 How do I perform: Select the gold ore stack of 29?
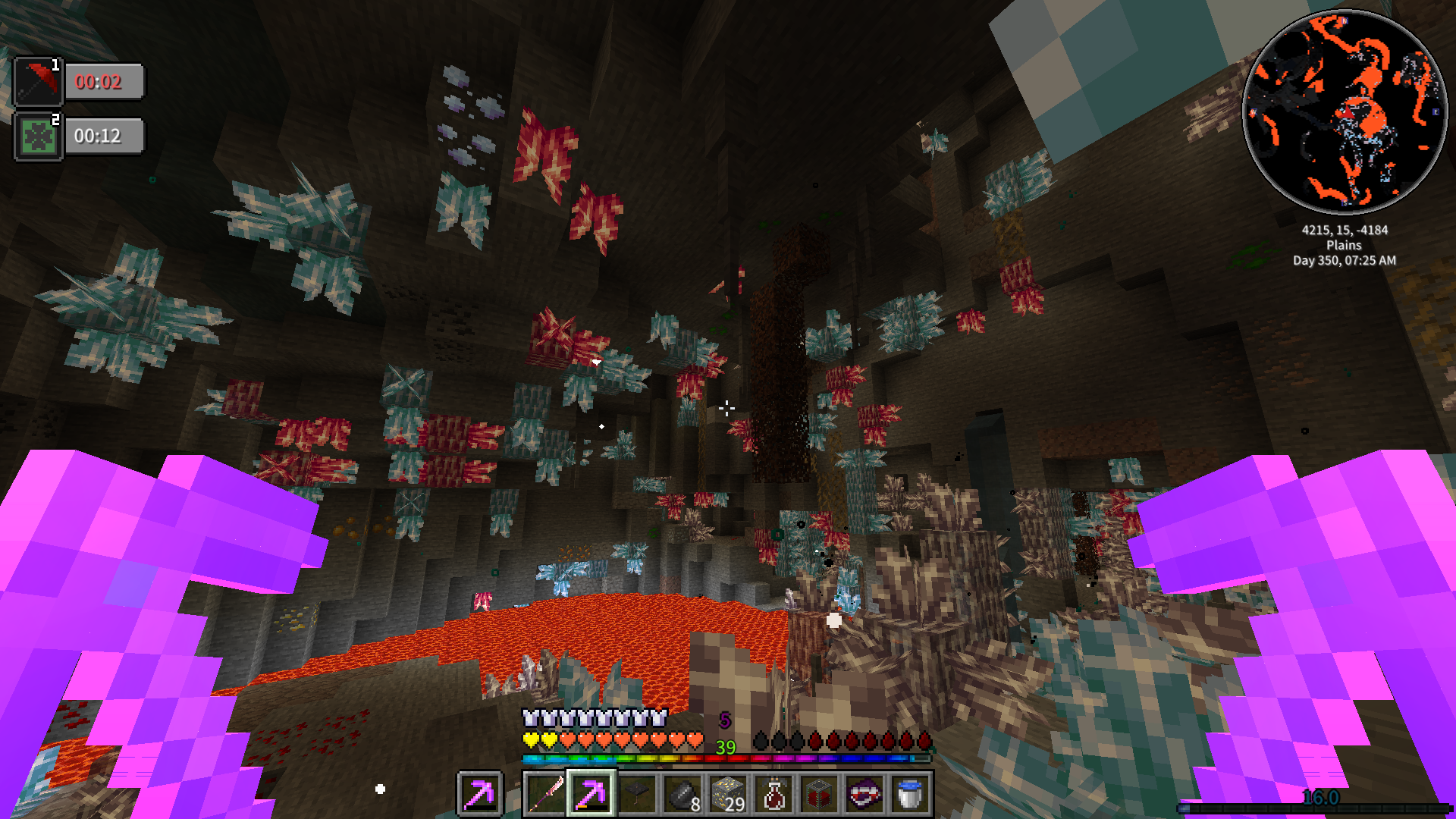pos(728,794)
